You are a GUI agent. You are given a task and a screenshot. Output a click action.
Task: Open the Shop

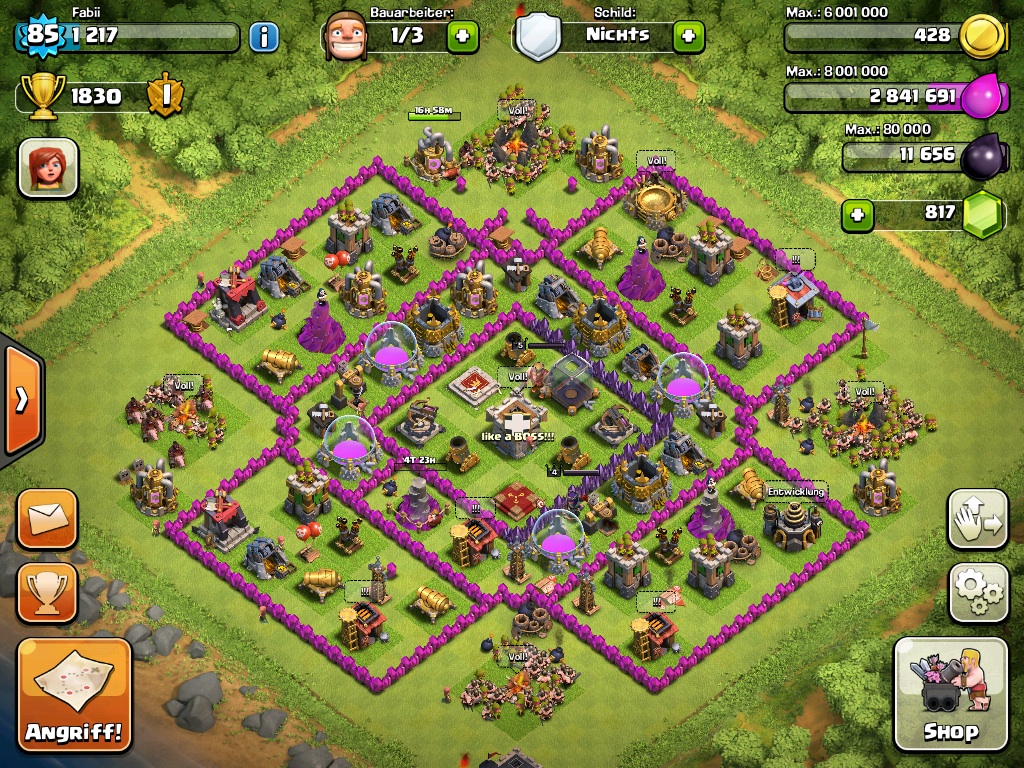click(950, 694)
